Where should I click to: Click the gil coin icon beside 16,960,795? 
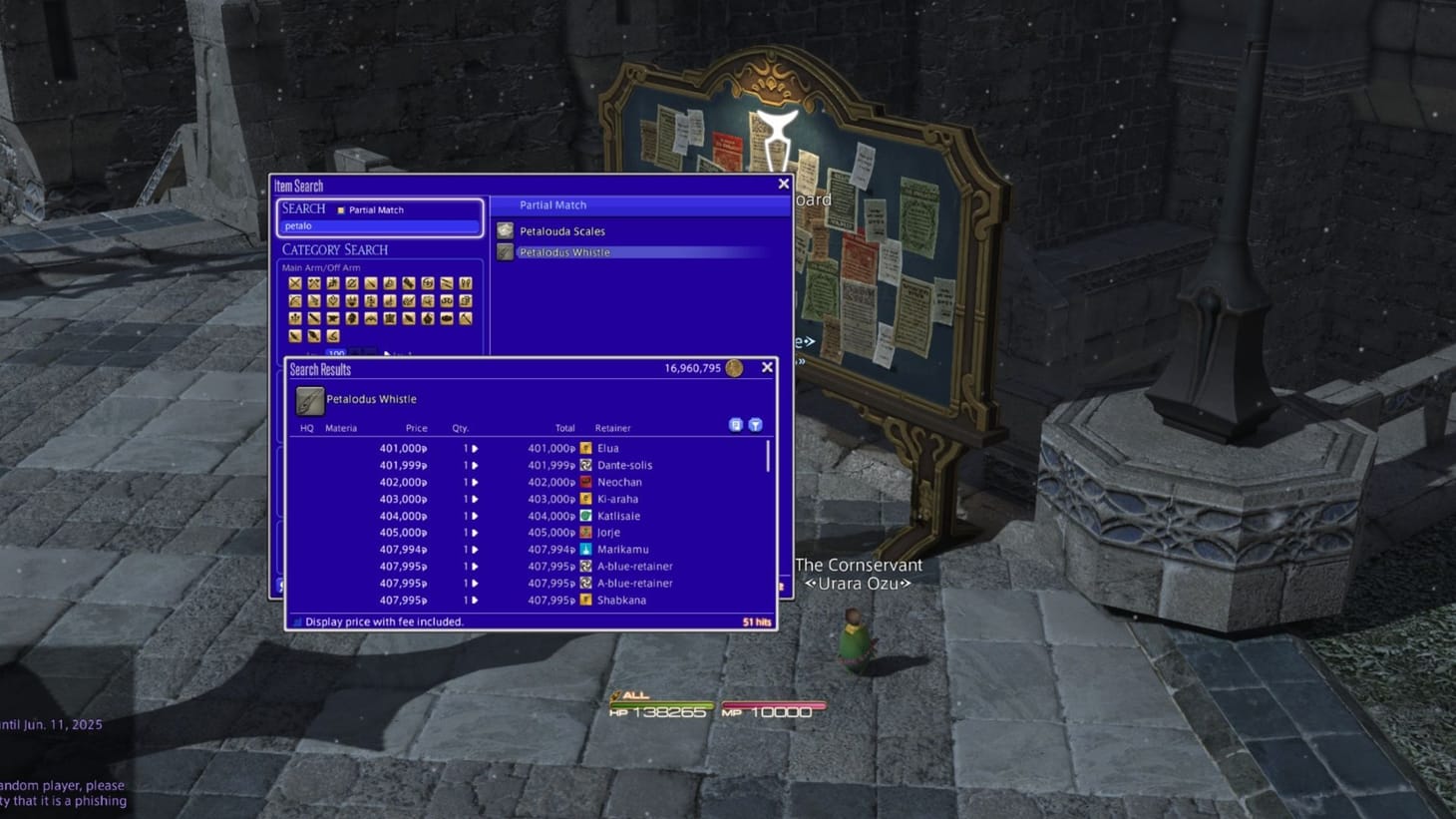tap(735, 367)
